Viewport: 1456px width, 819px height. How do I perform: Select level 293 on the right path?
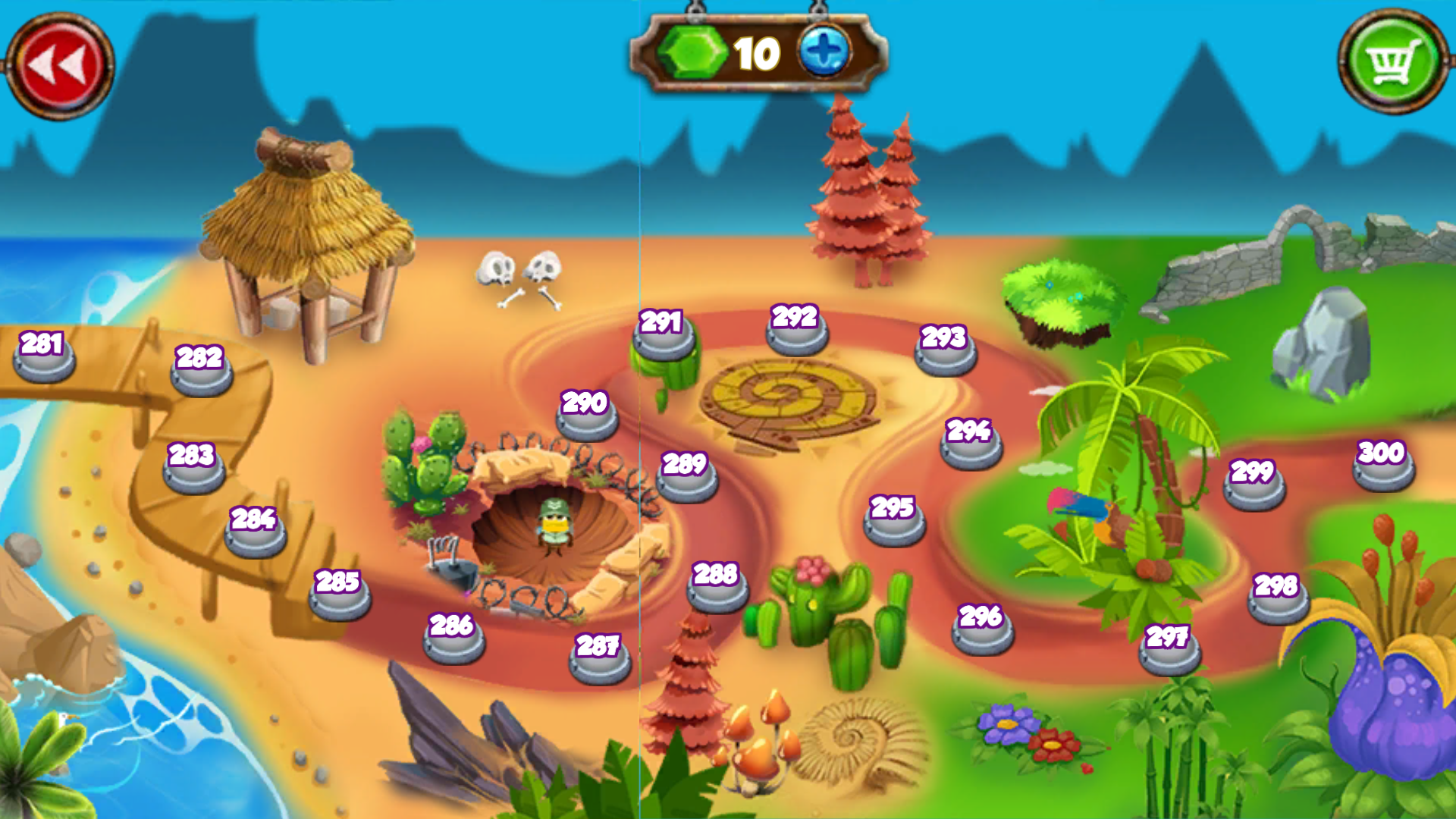(x=944, y=356)
